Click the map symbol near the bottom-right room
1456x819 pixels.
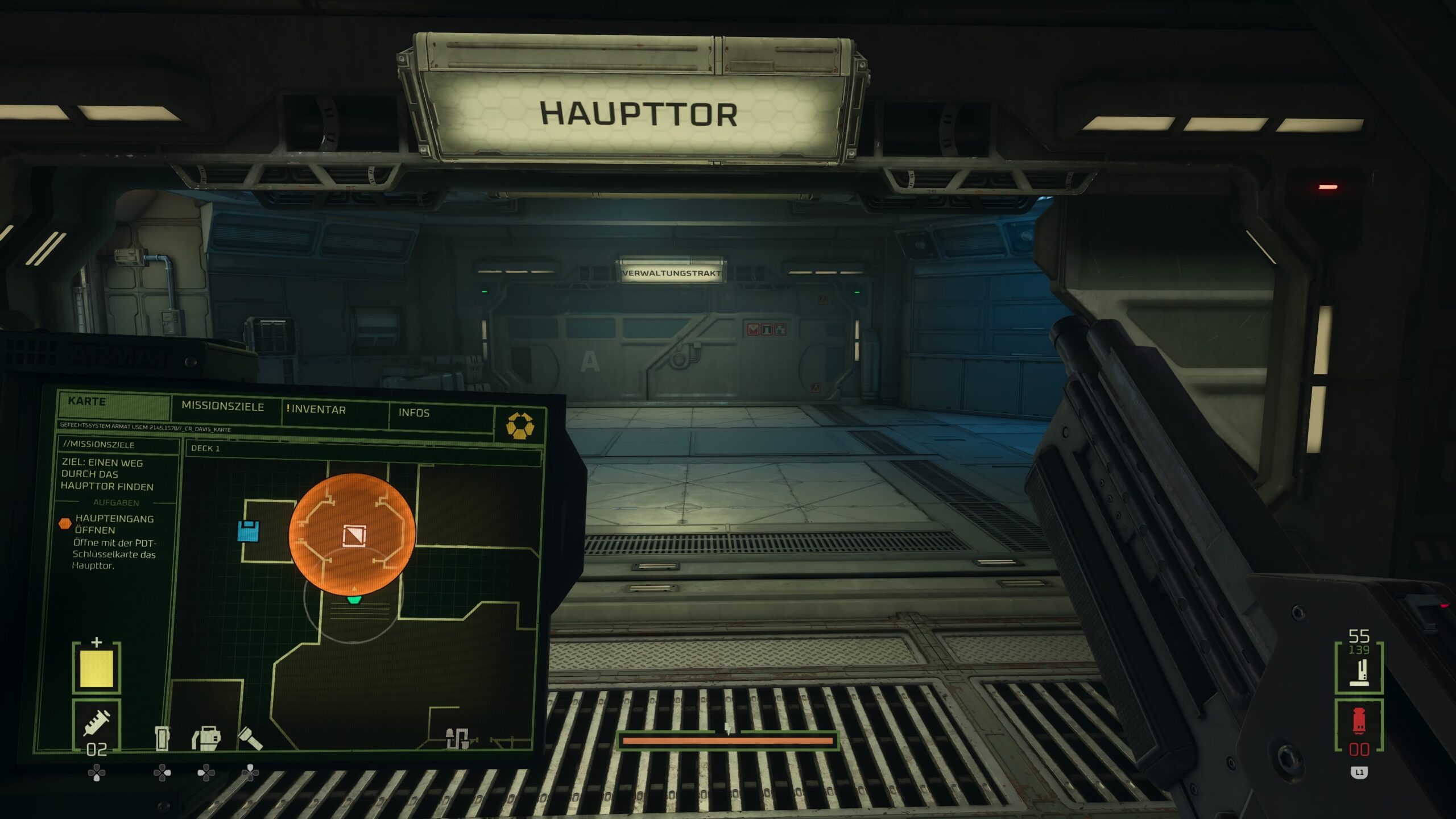(x=457, y=737)
